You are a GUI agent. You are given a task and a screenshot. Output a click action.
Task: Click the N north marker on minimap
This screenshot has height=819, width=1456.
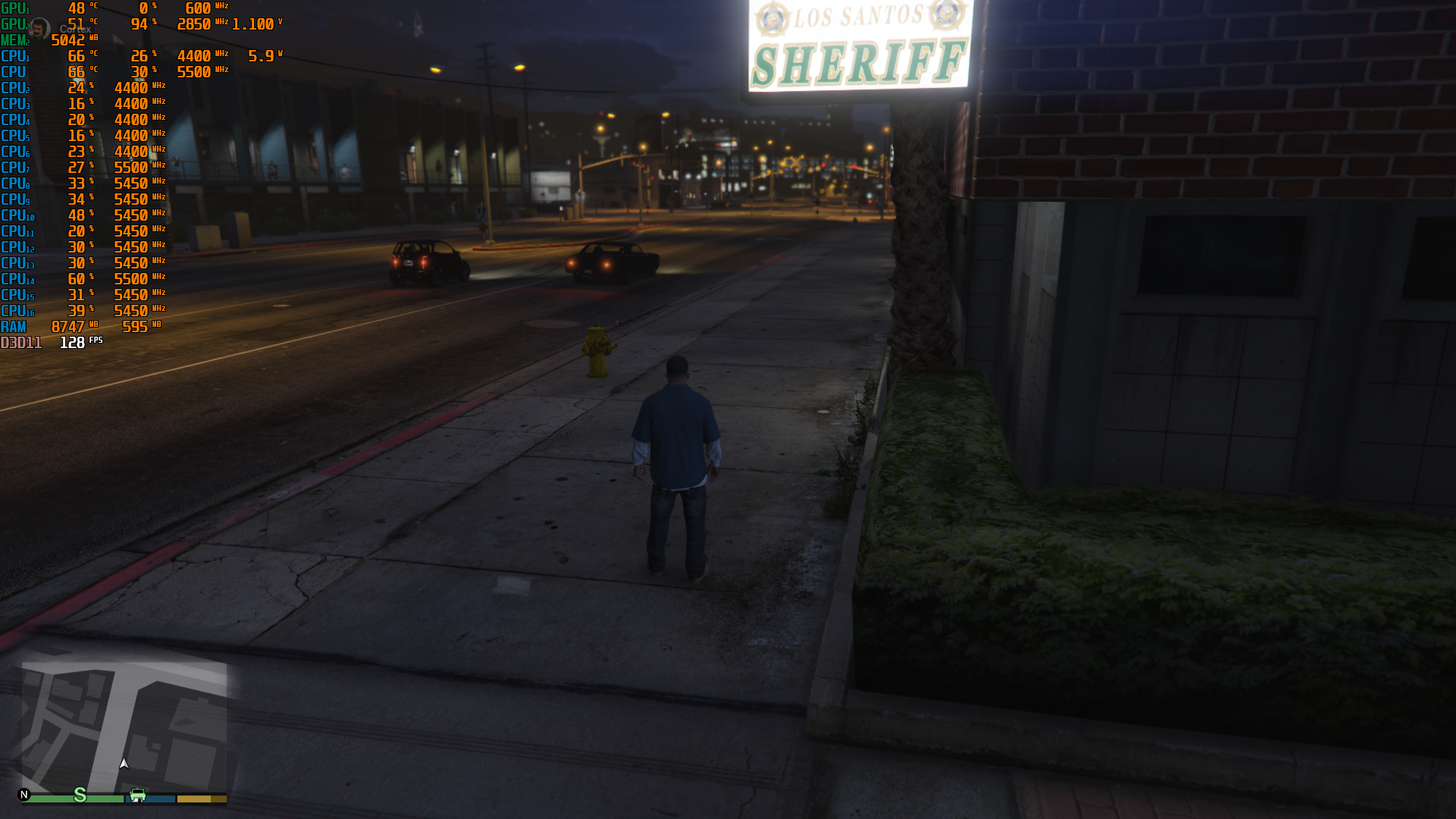[x=24, y=795]
